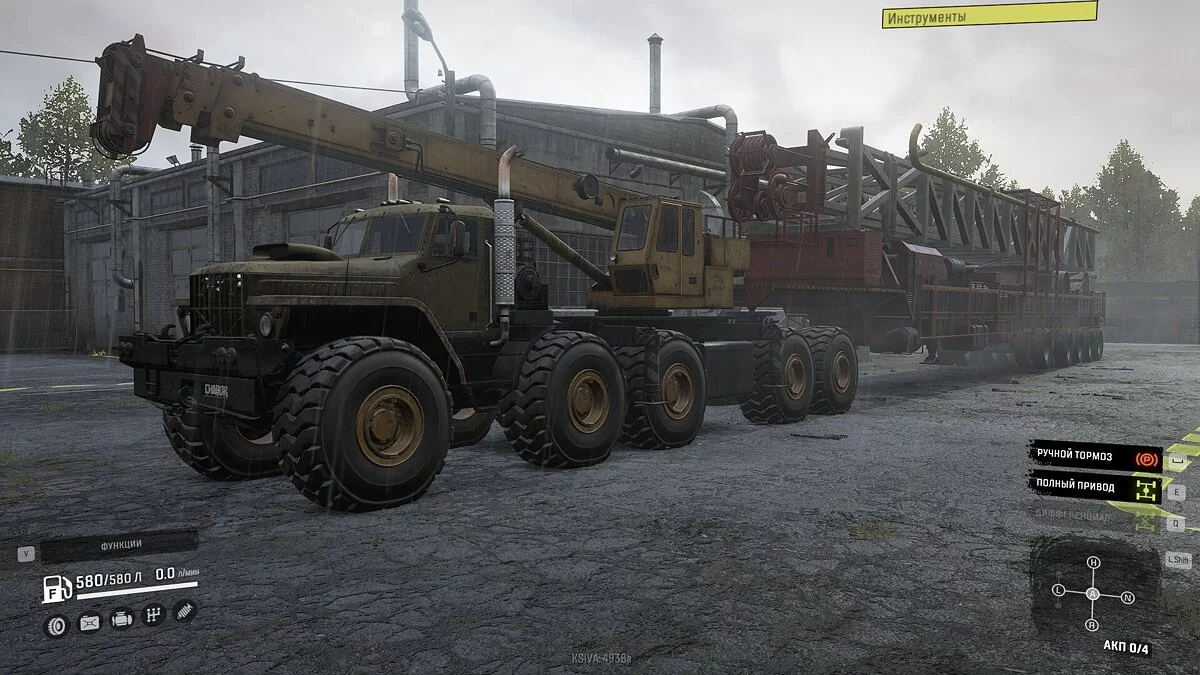Select the tire status icon
This screenshot has height=675, width=1200.
(56, 625)
